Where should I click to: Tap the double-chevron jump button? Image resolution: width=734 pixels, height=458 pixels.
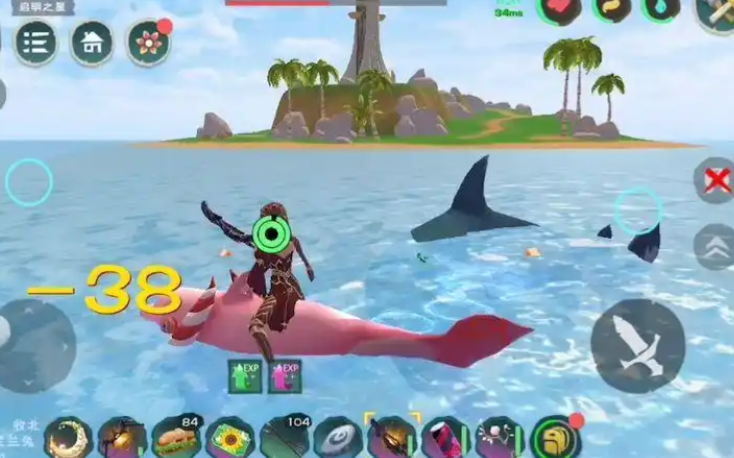pos(714,247)
